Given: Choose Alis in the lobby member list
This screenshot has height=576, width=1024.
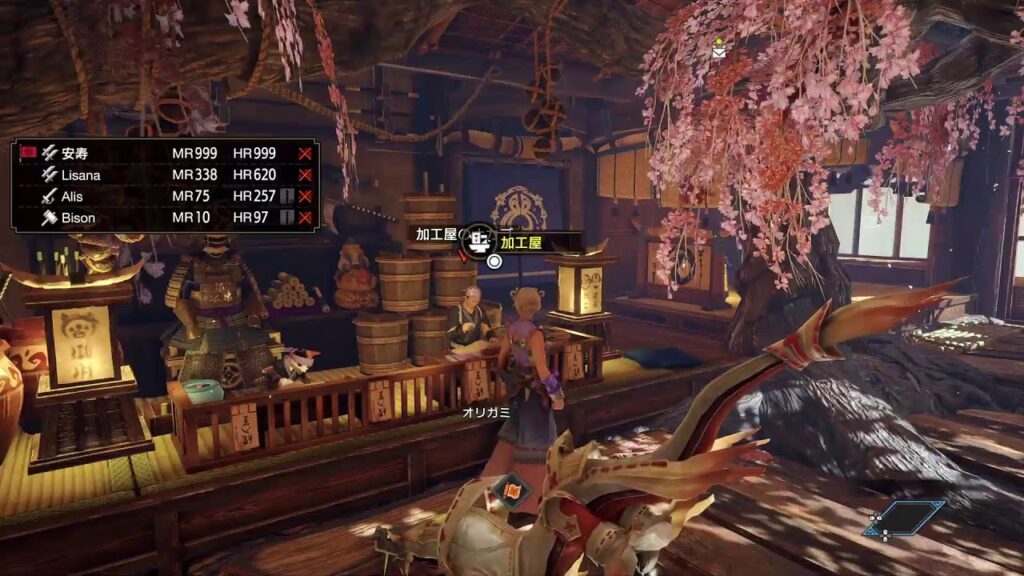Looking at the screenshot, I should coord(70,196).
